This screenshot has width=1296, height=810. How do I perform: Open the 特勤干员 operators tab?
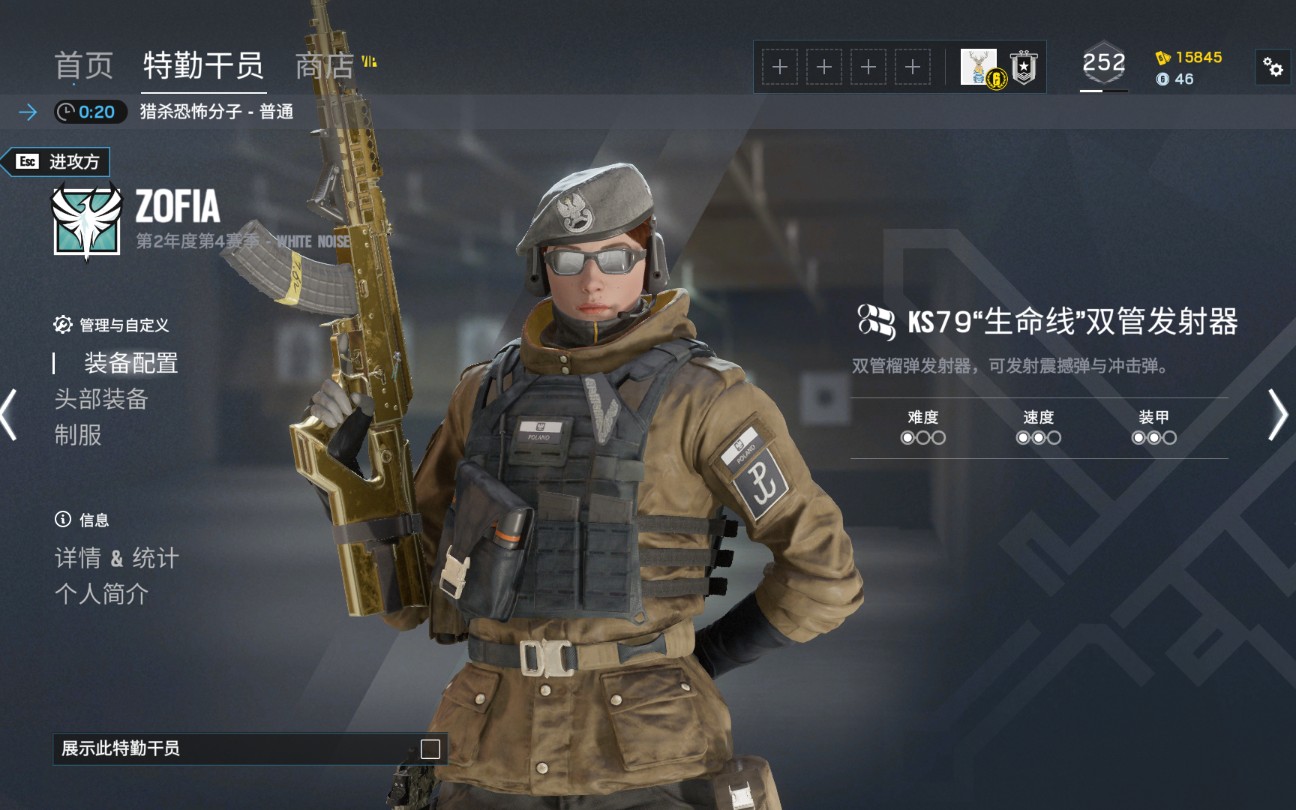tap(203, 66)
